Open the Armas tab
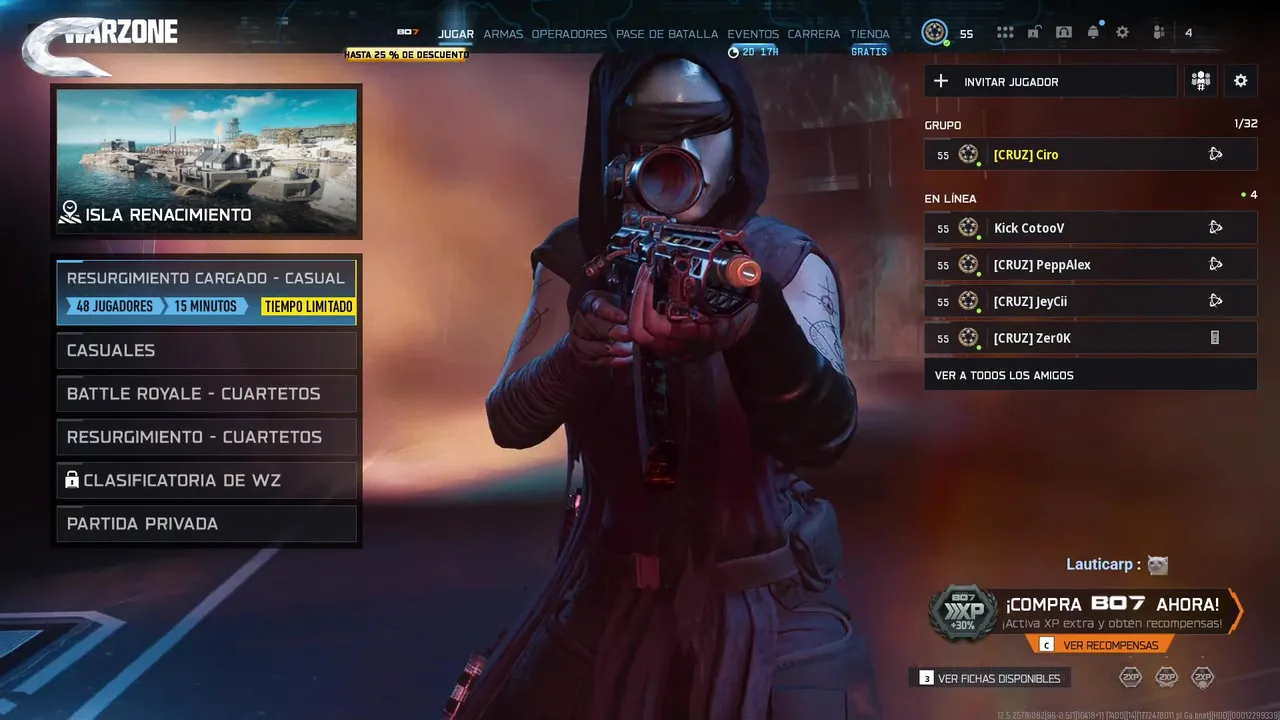The width and height of the screenshot is (1280, 720). tap(503, 34)
